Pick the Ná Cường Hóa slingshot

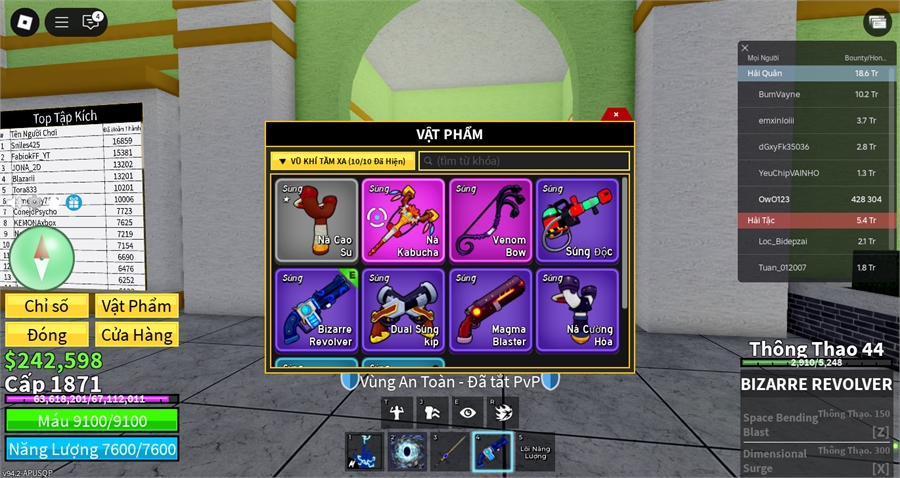pos(577,309)
